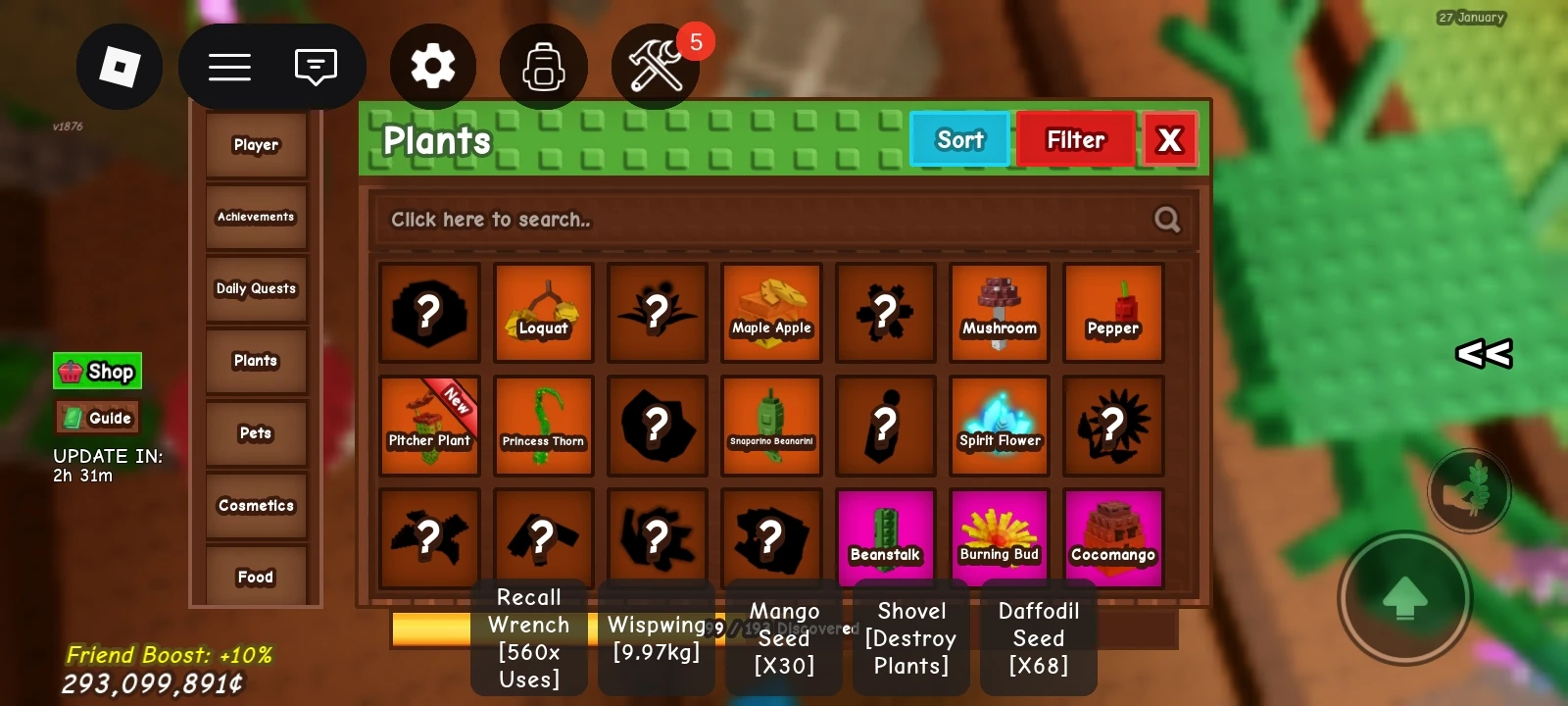Open the Shop
This screenshot has height=706, width=1568.
coord(96,371)
